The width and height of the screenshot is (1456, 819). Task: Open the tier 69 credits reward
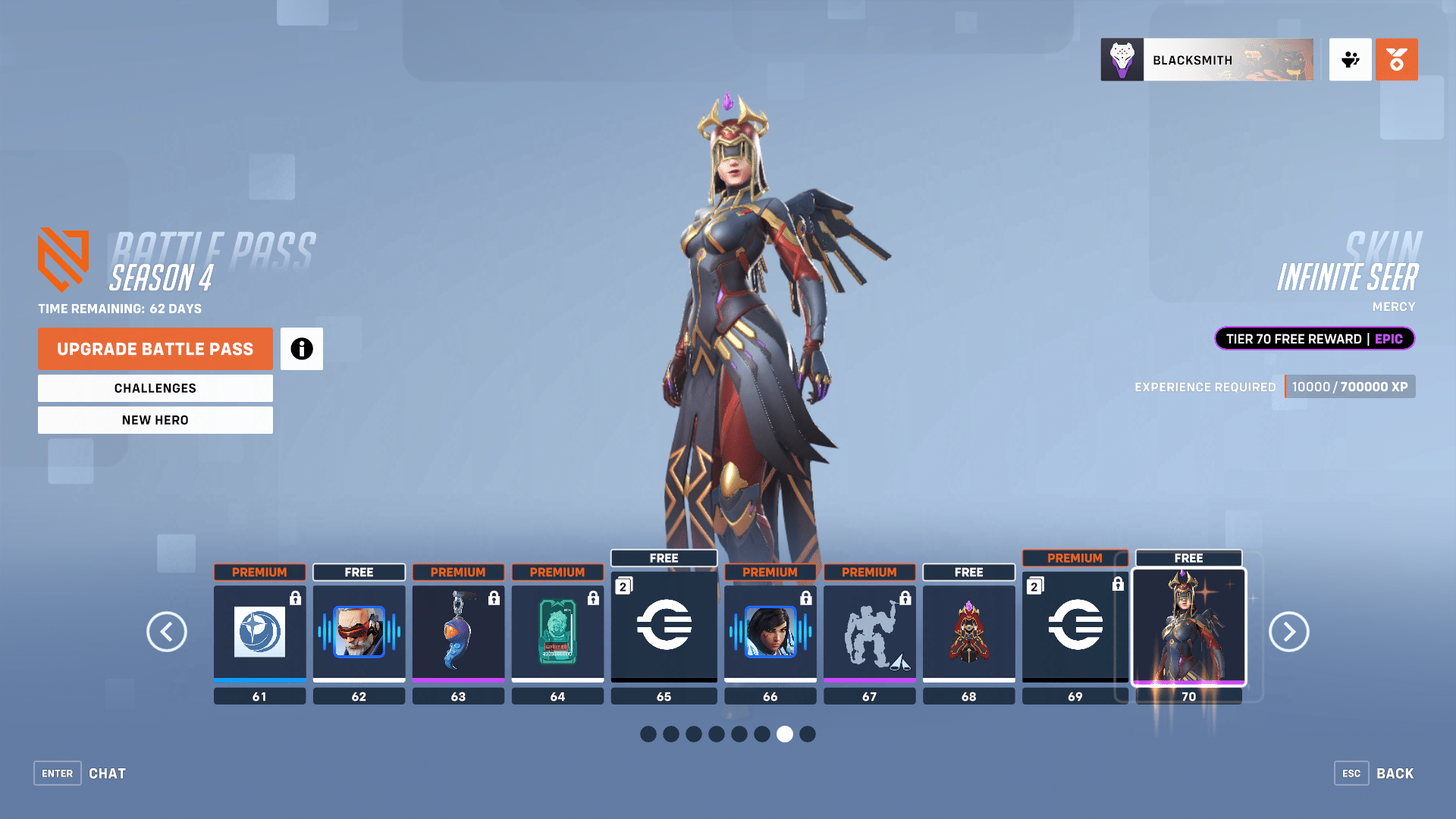[1075, 626]
